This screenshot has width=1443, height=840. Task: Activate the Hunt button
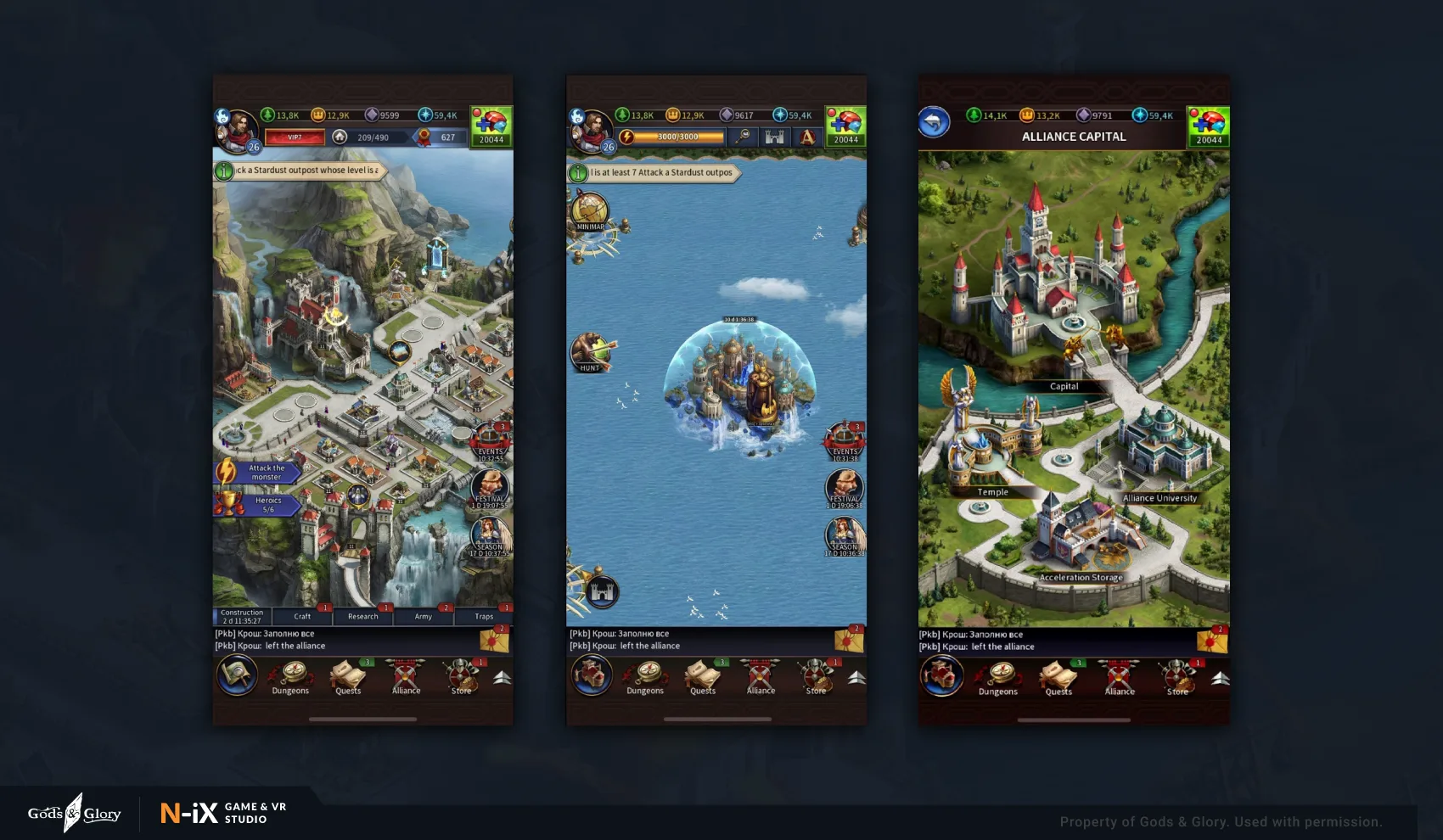tap(590, 352)
